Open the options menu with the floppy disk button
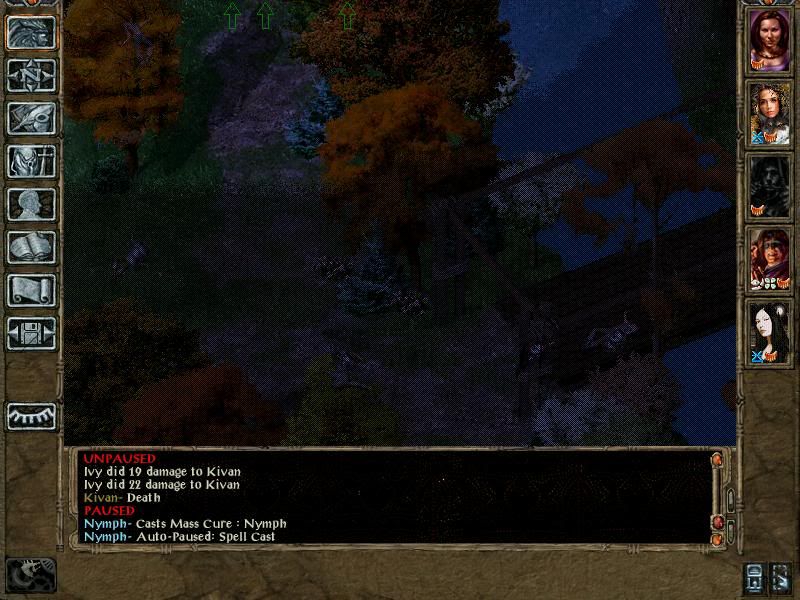Viewport: 800px width, 600px height. point(31,333)
